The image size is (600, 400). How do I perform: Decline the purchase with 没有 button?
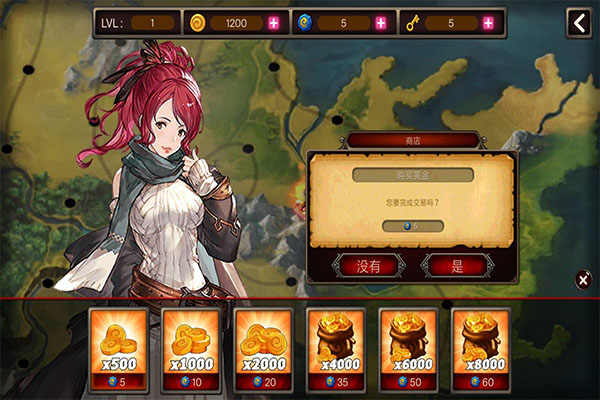pyautogui.click(x=369, y=266)
